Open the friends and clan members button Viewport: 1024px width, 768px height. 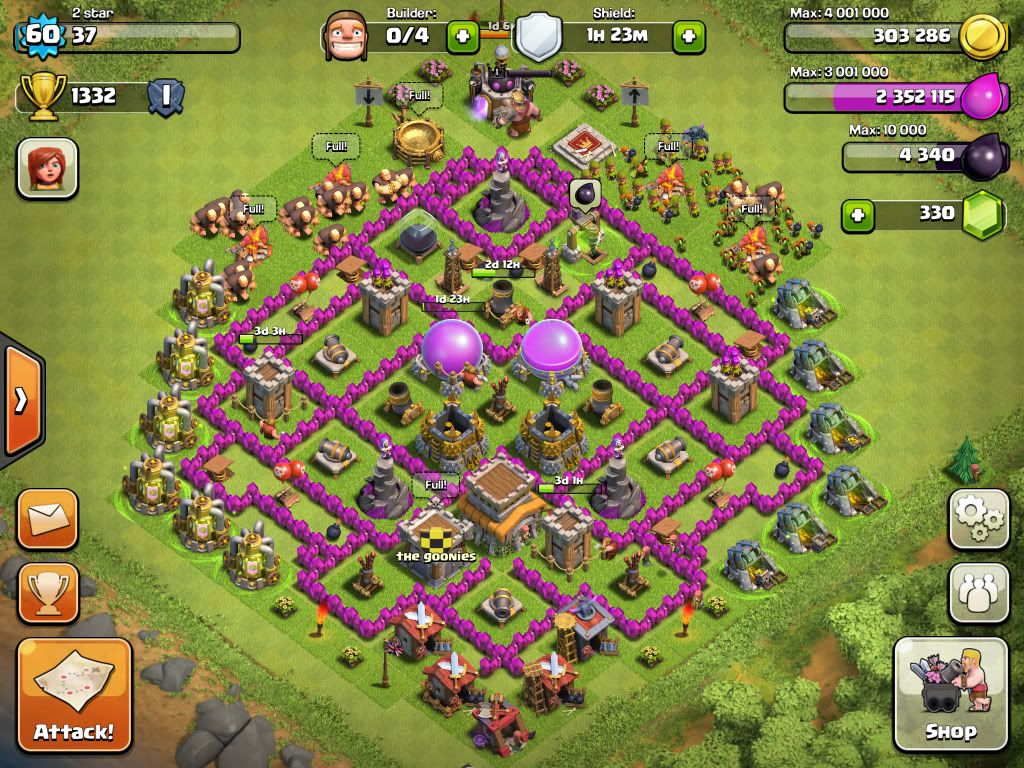(978, 593)
